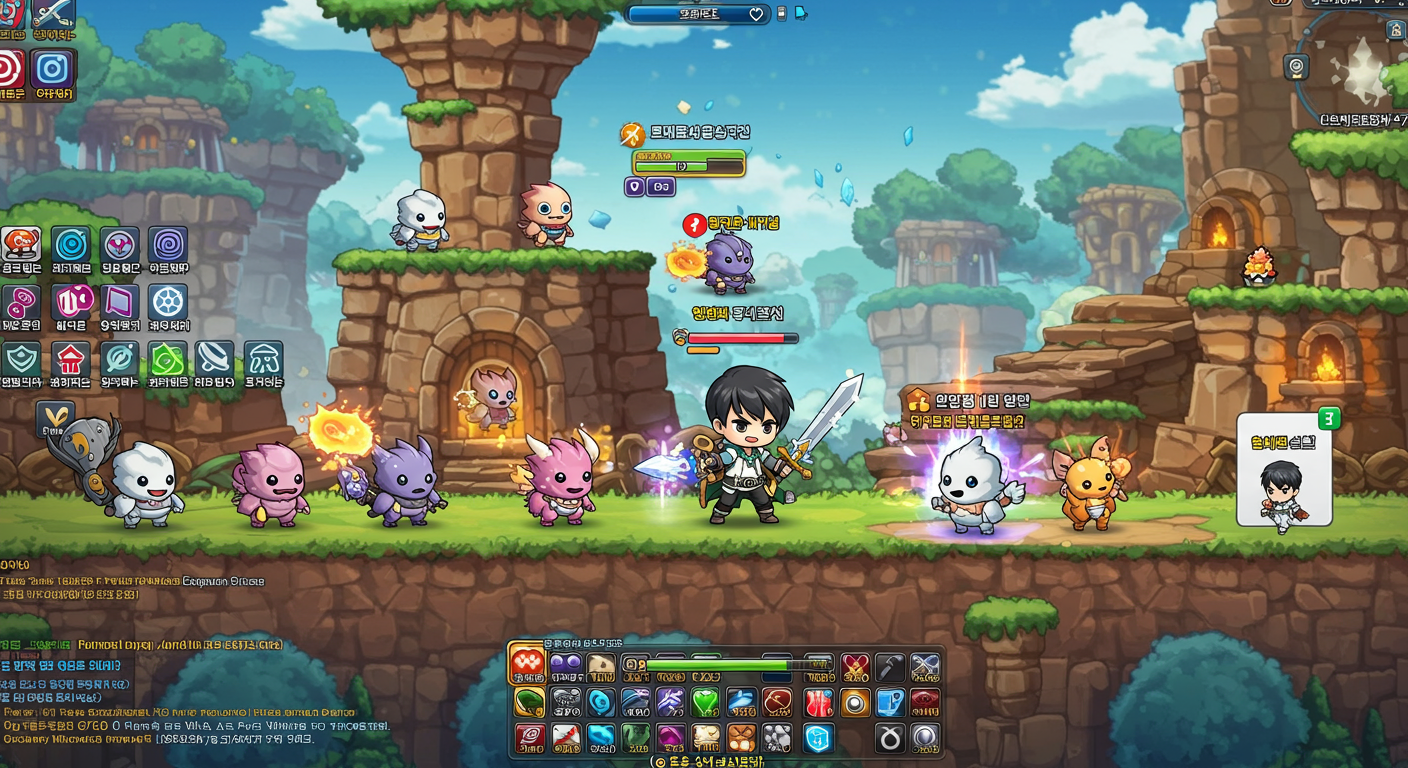Activate the crossed blades hotbar skill

coord(924,667)
